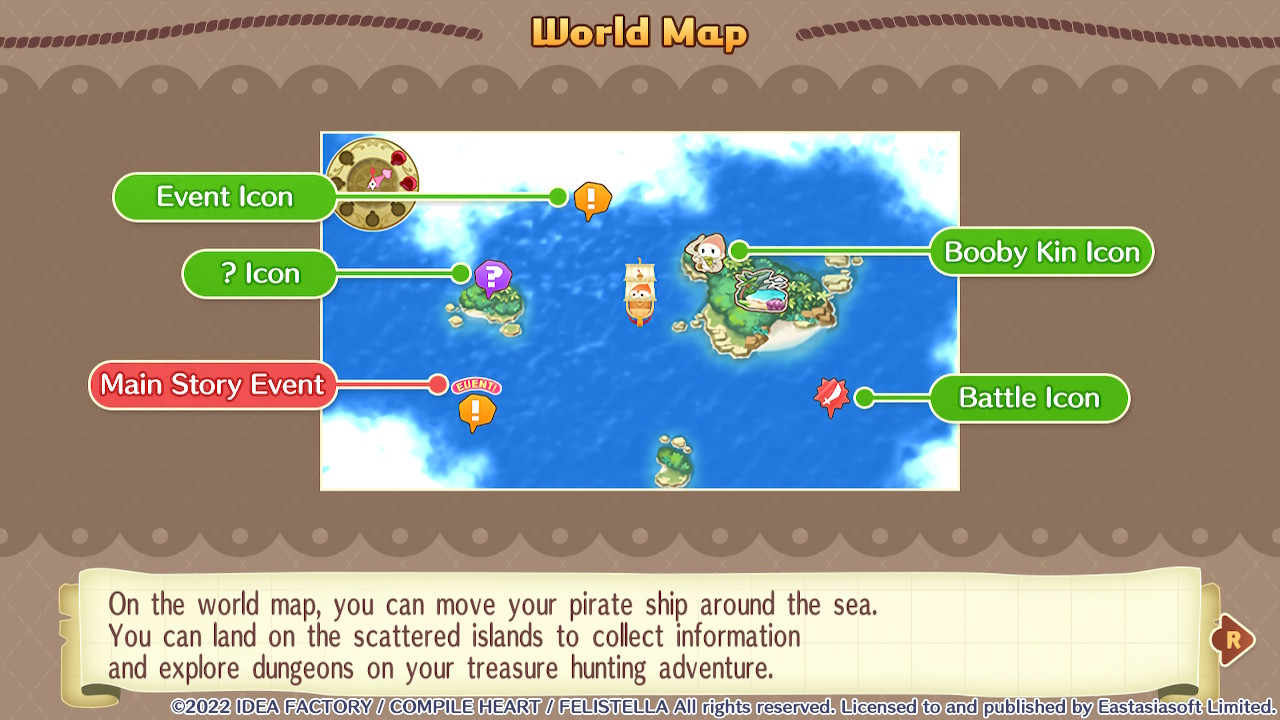Click the green Event Icon label

224,197
